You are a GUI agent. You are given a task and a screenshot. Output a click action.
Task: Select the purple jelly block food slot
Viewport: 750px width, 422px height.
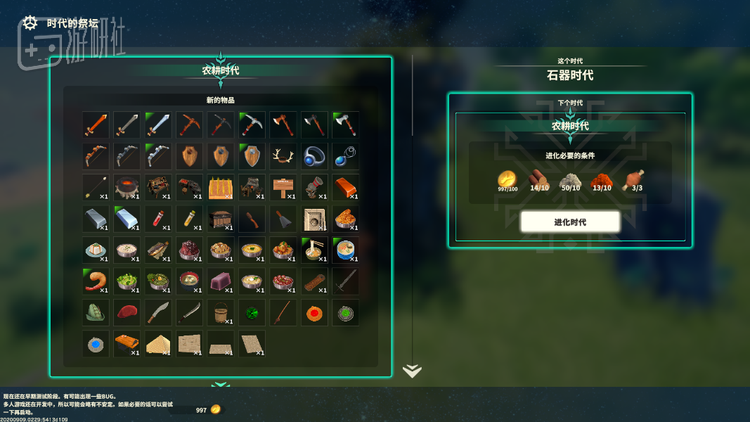tap(220, 280)
